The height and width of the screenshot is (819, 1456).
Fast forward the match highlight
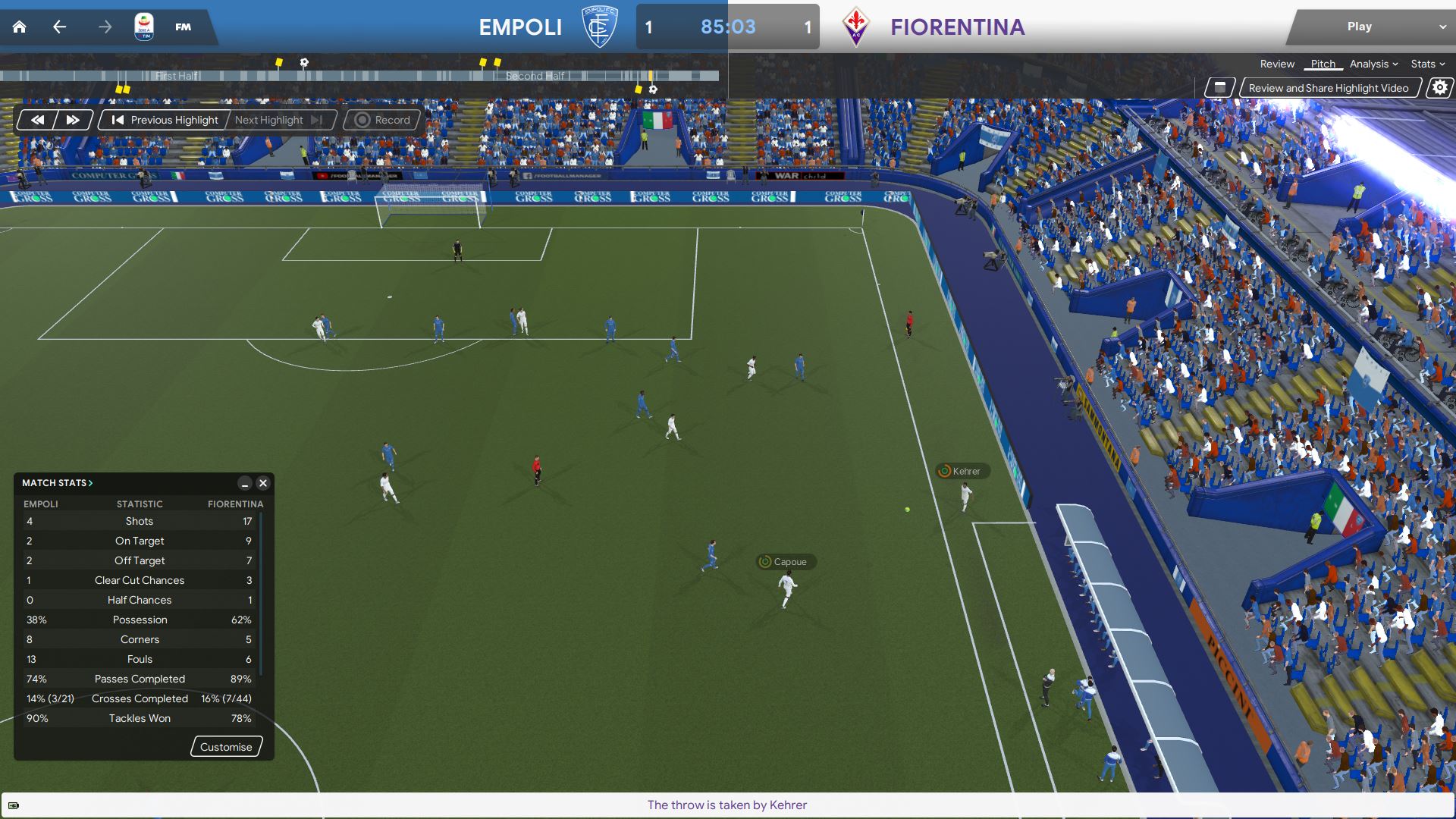73,120
